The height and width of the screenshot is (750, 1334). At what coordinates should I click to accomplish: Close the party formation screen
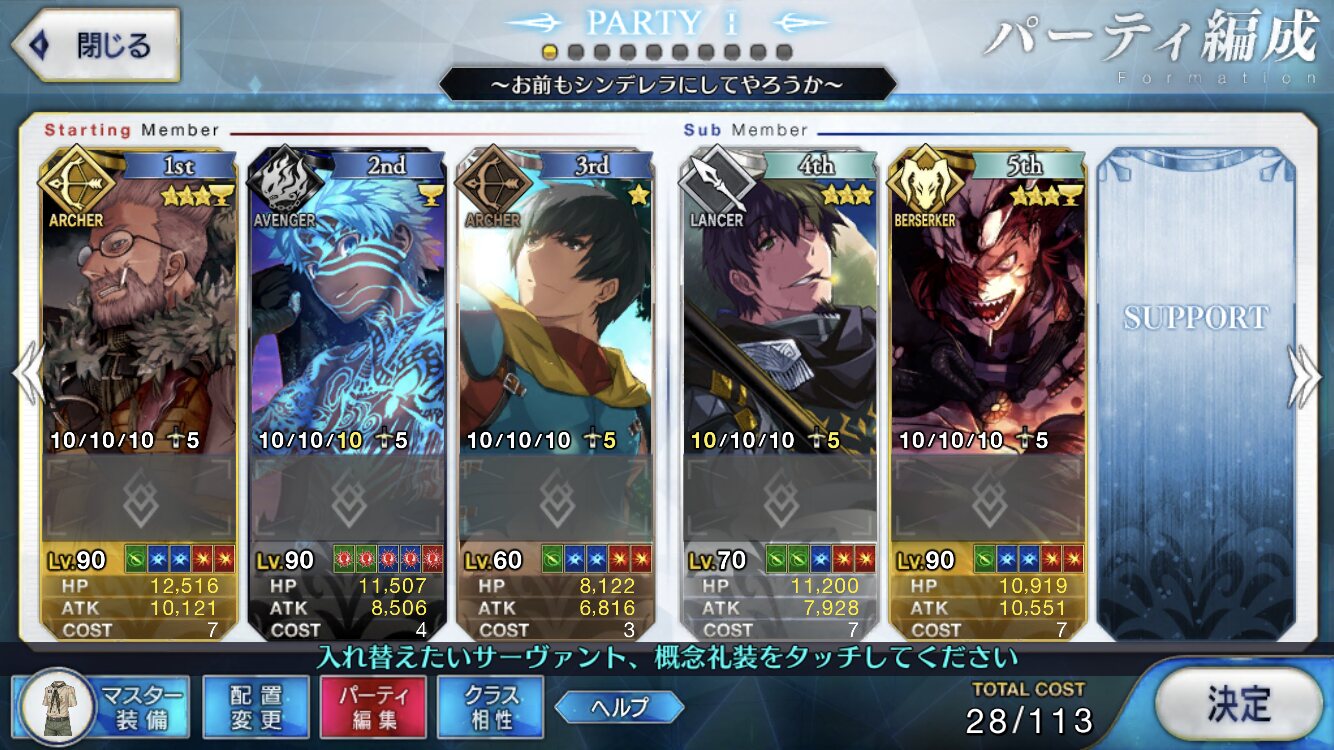tap(96, 46)
